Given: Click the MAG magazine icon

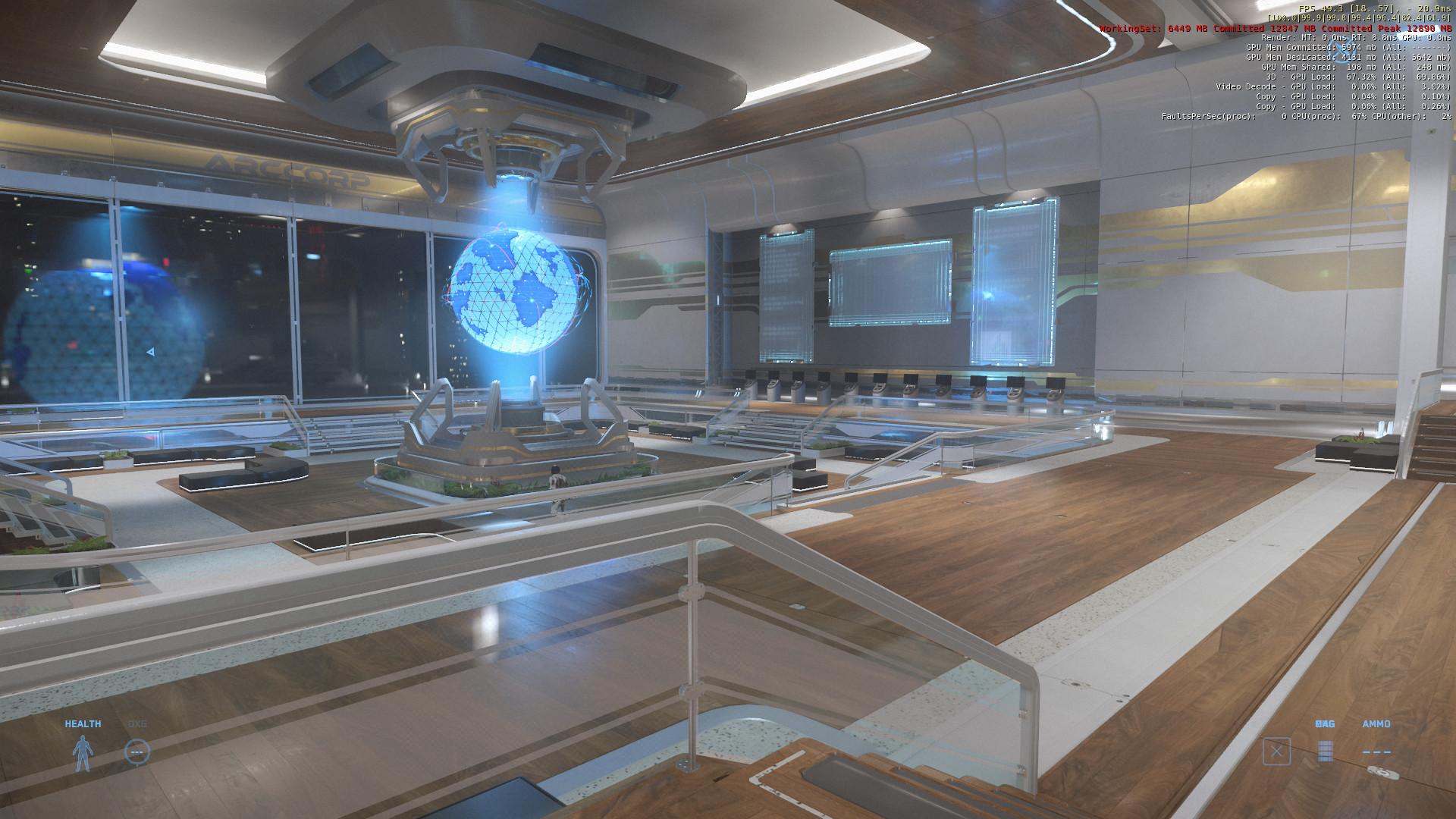Looking at the screenshot, I should (1326, 751).
